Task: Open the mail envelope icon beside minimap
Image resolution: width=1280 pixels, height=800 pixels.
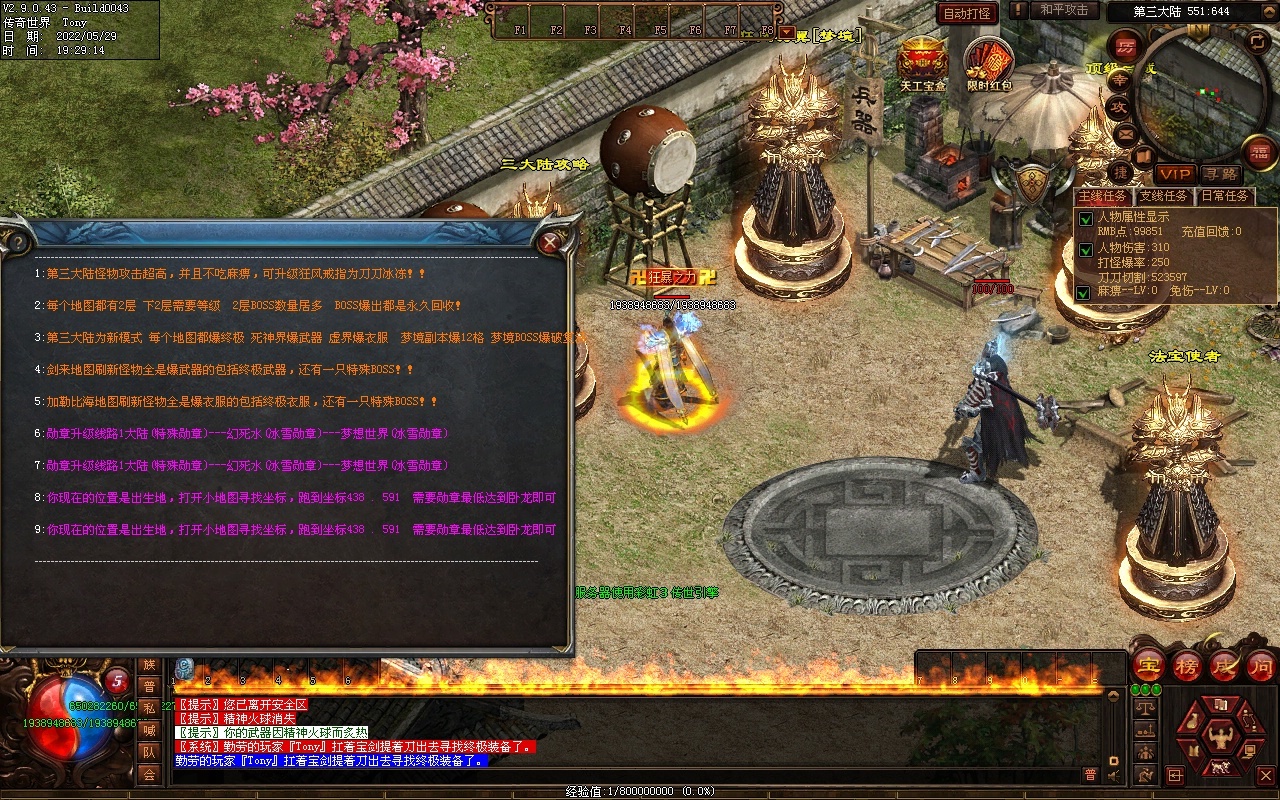Action: (1127, 133)
